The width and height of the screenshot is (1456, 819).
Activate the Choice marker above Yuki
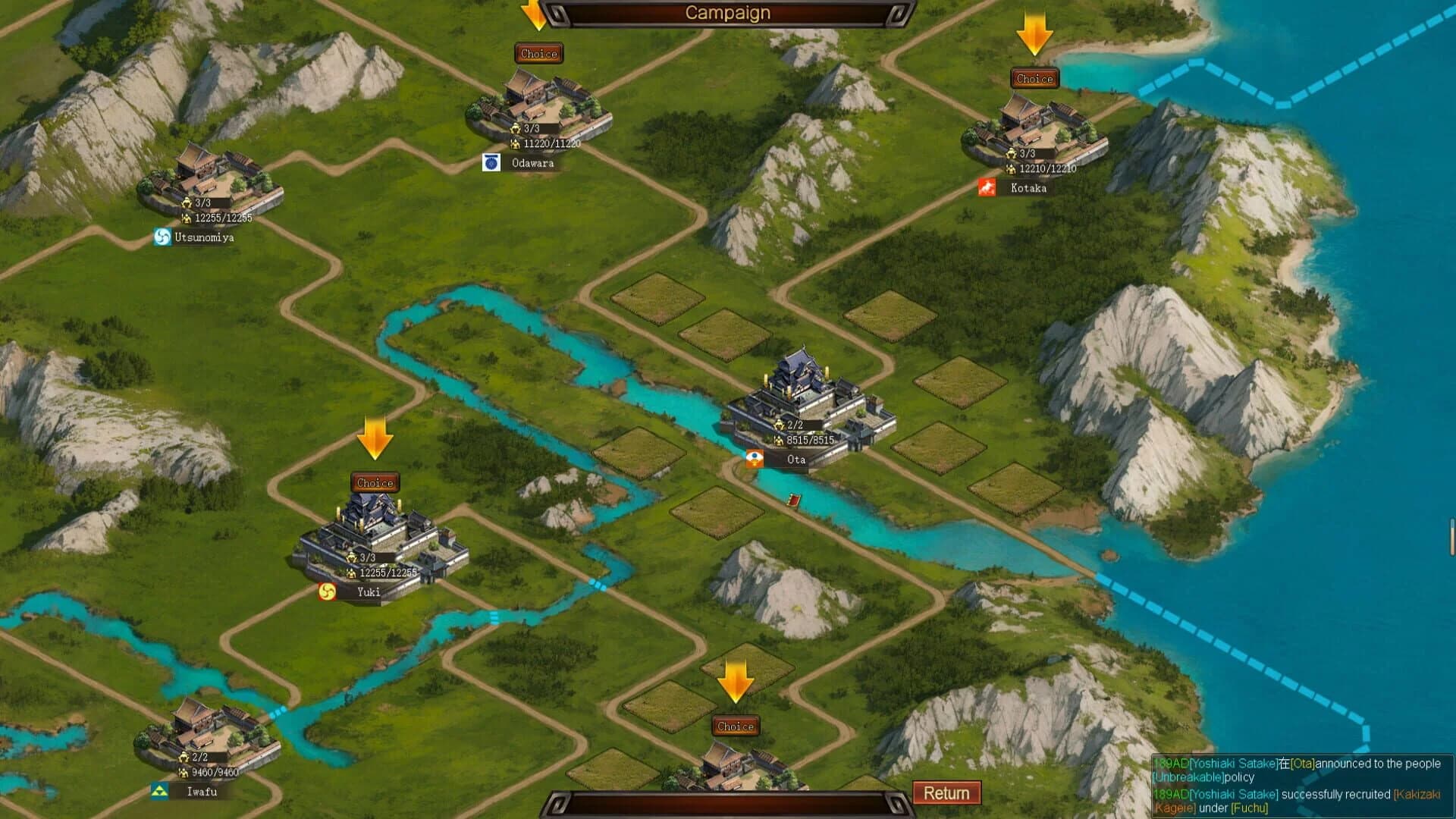[374, 482]
